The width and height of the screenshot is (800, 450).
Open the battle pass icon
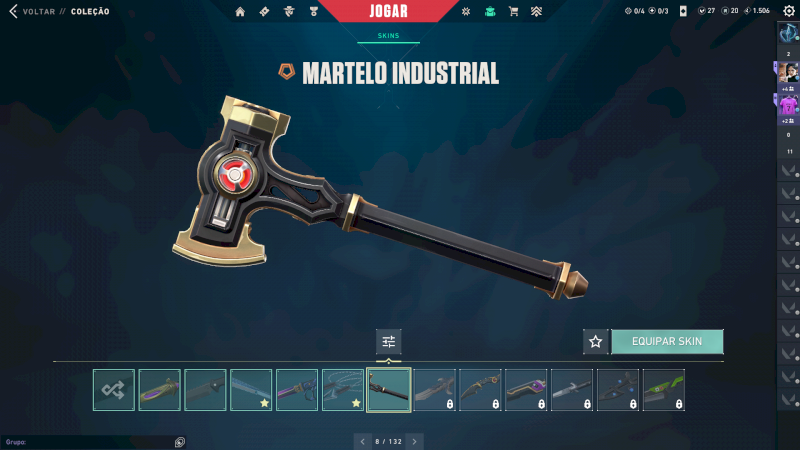point(264,12)
